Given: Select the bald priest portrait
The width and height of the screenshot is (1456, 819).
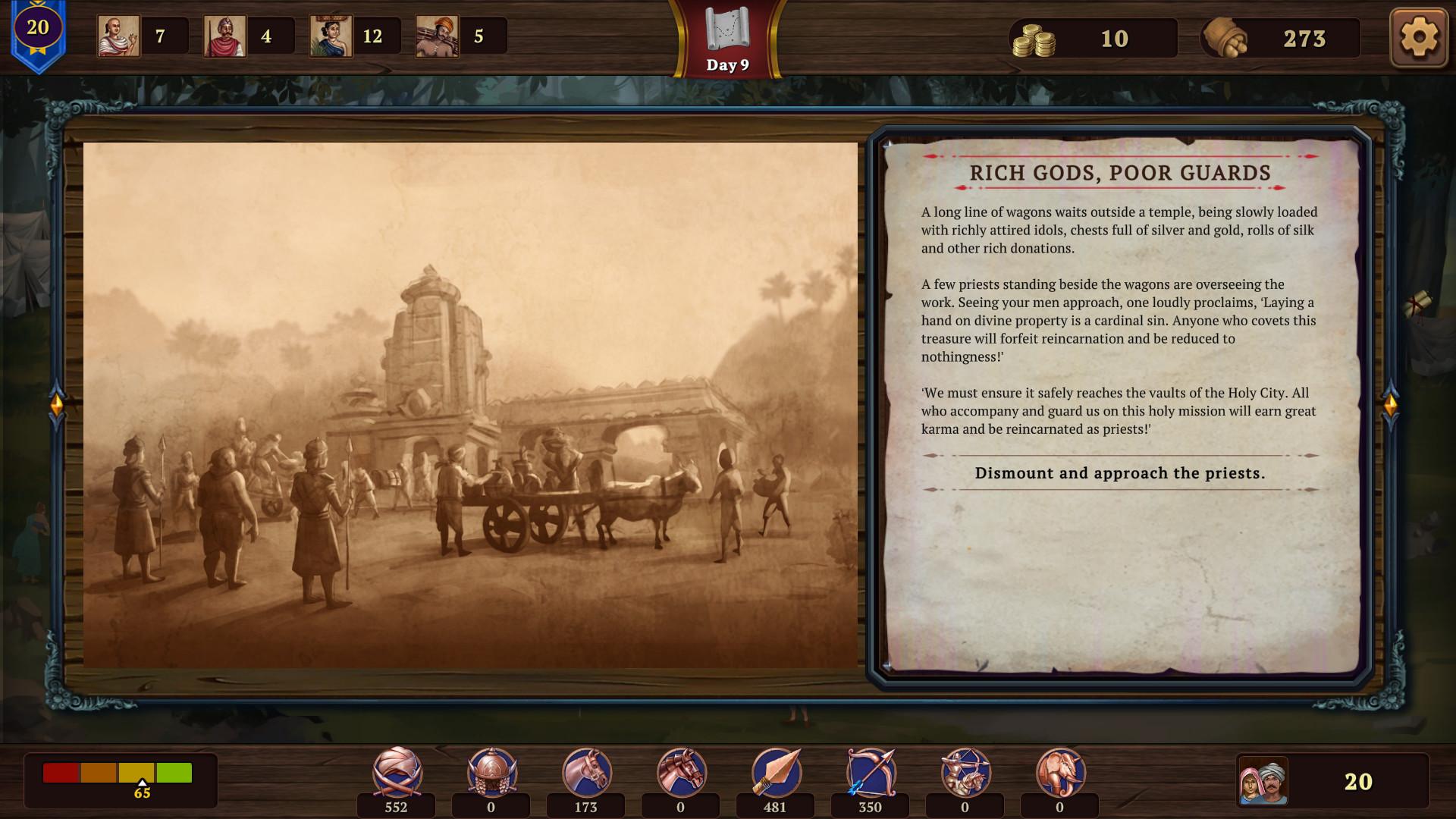Looking at the screenshot, I should pyautogui.click(x=118, y=36).
